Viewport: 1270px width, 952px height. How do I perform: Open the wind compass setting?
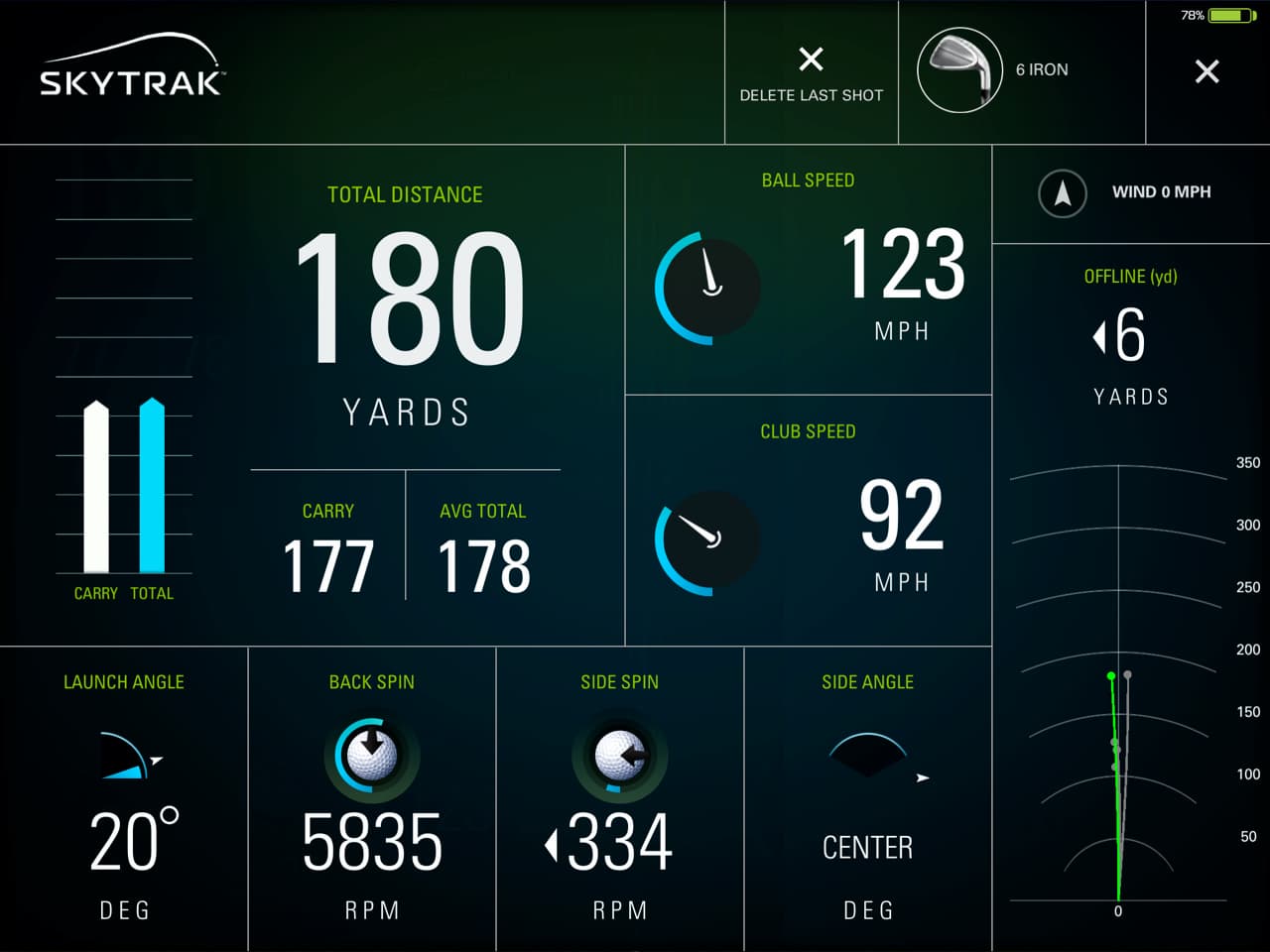click(x=1063, y=192)
